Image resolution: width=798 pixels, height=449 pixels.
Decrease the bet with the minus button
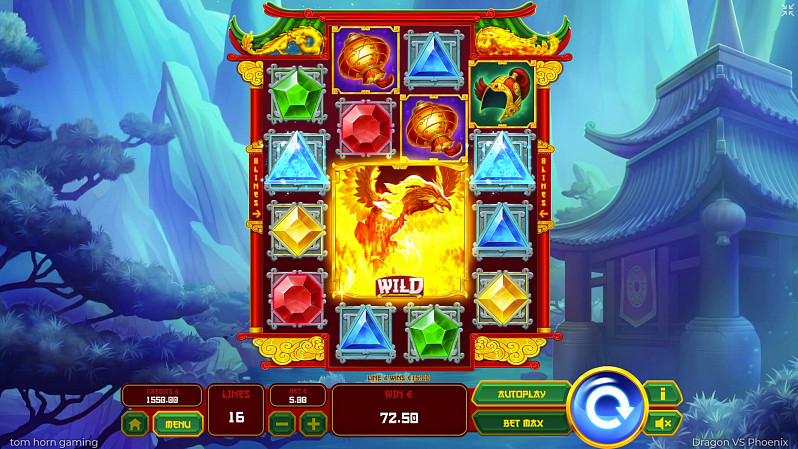(283, 423)
